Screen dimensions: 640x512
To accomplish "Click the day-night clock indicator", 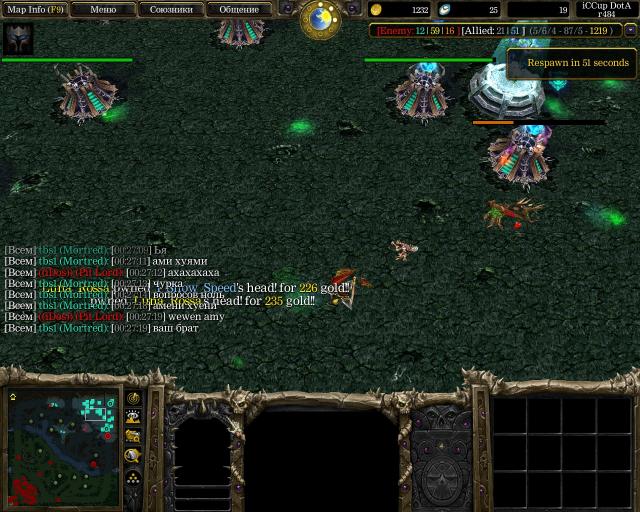I will tap(321, 17).
